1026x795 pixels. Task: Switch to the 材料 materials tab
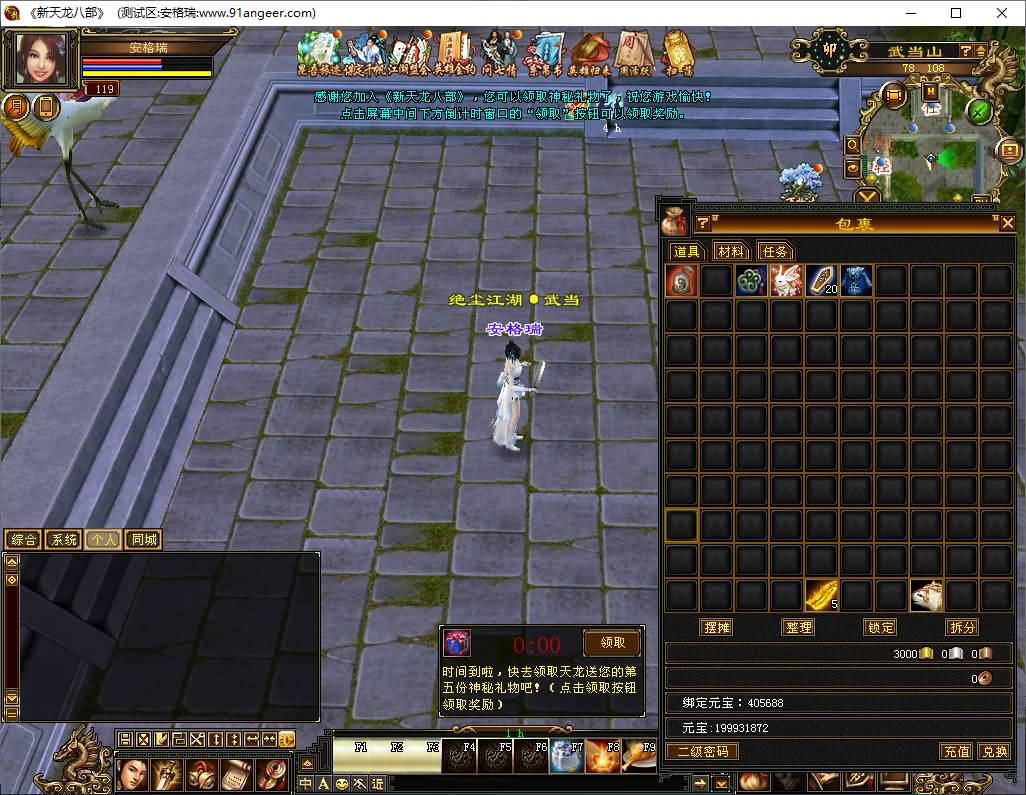731,251
